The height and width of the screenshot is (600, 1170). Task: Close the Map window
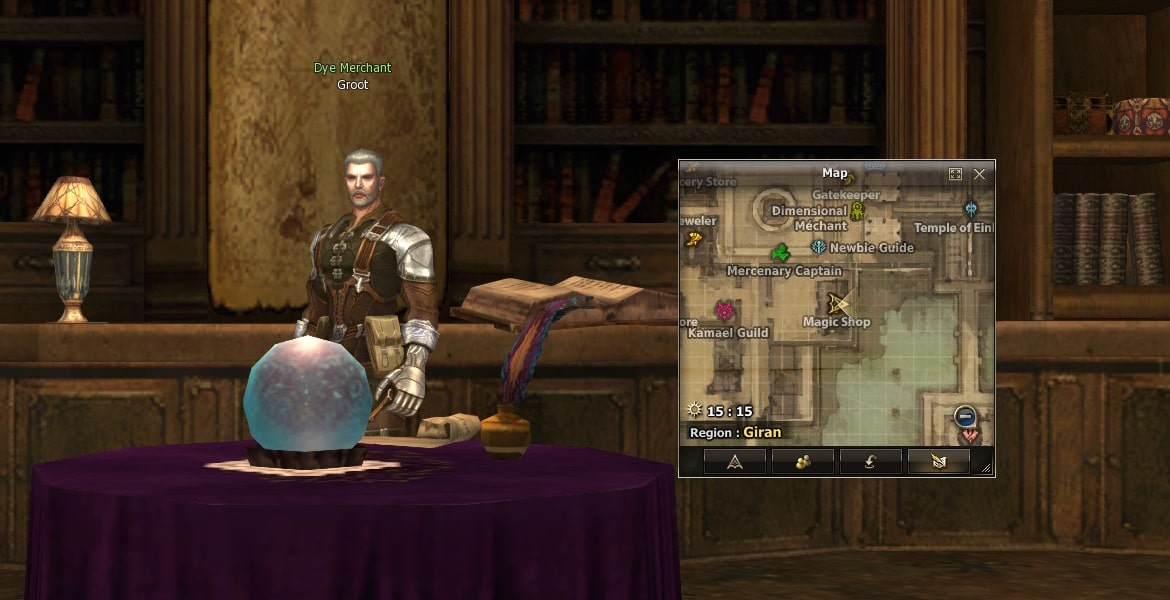(979, 174)
